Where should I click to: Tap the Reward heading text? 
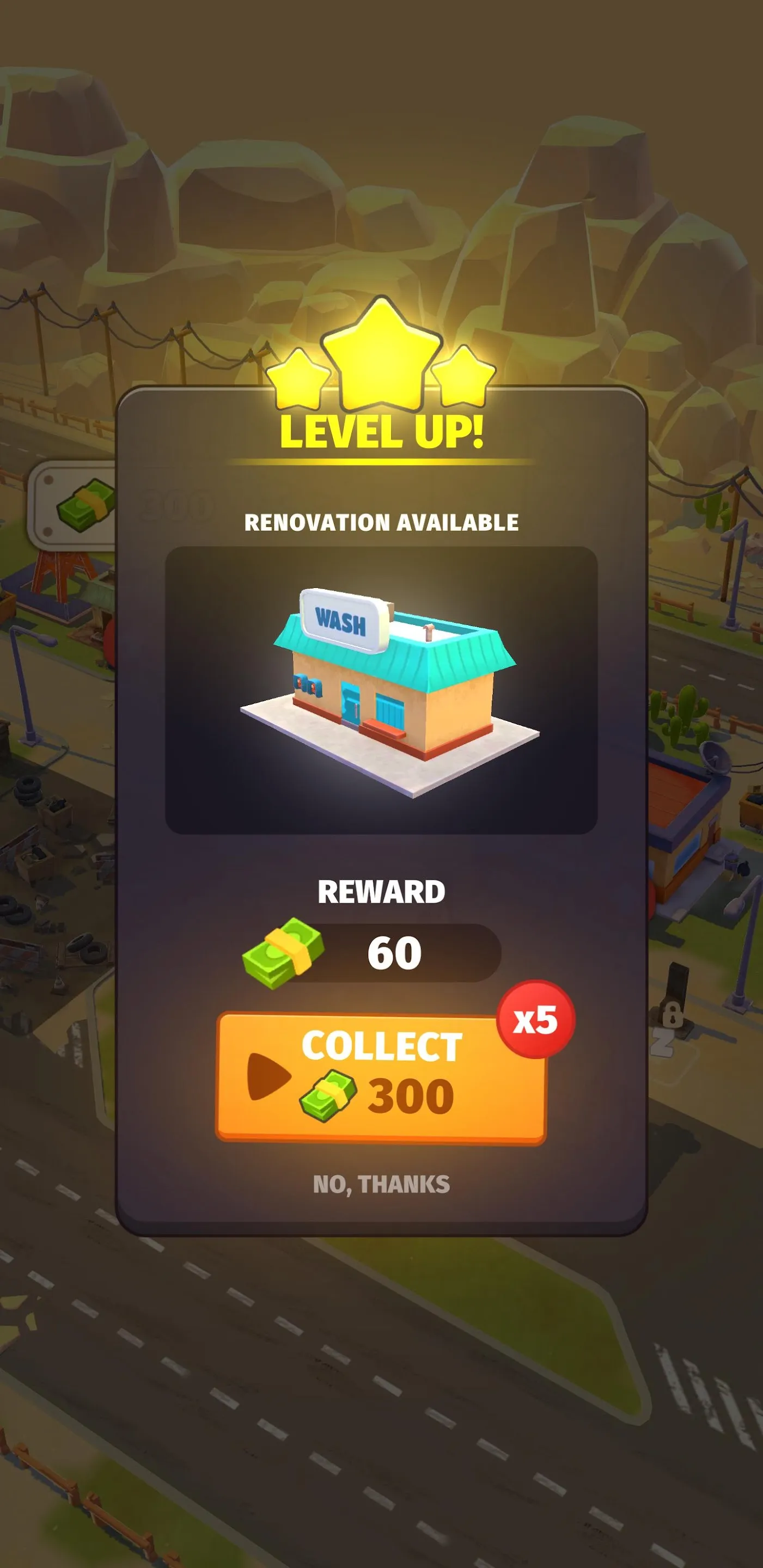pos(382,891)
